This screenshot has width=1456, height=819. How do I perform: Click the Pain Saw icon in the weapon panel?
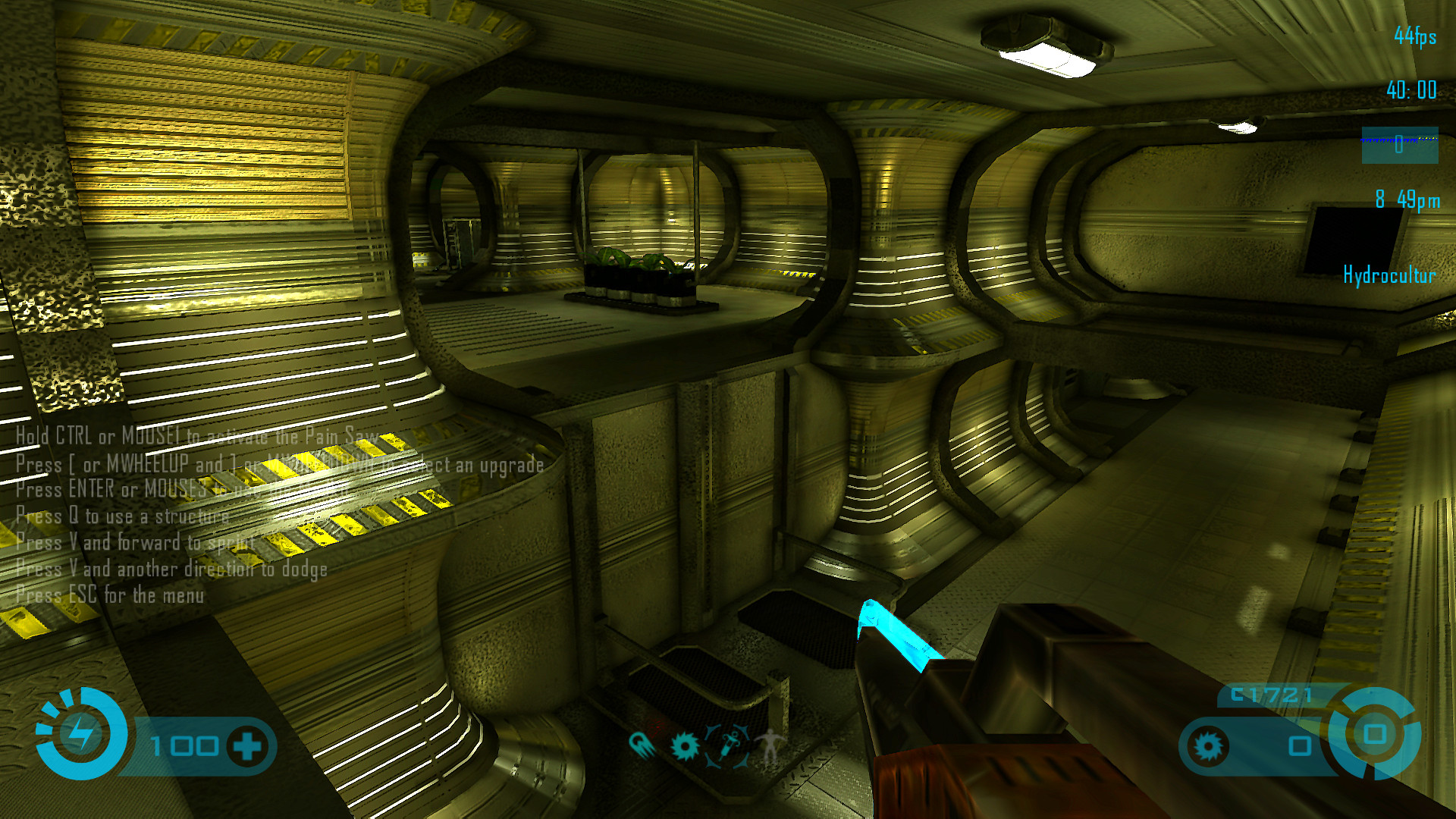pyautogui.click(x=1208, y=746)
